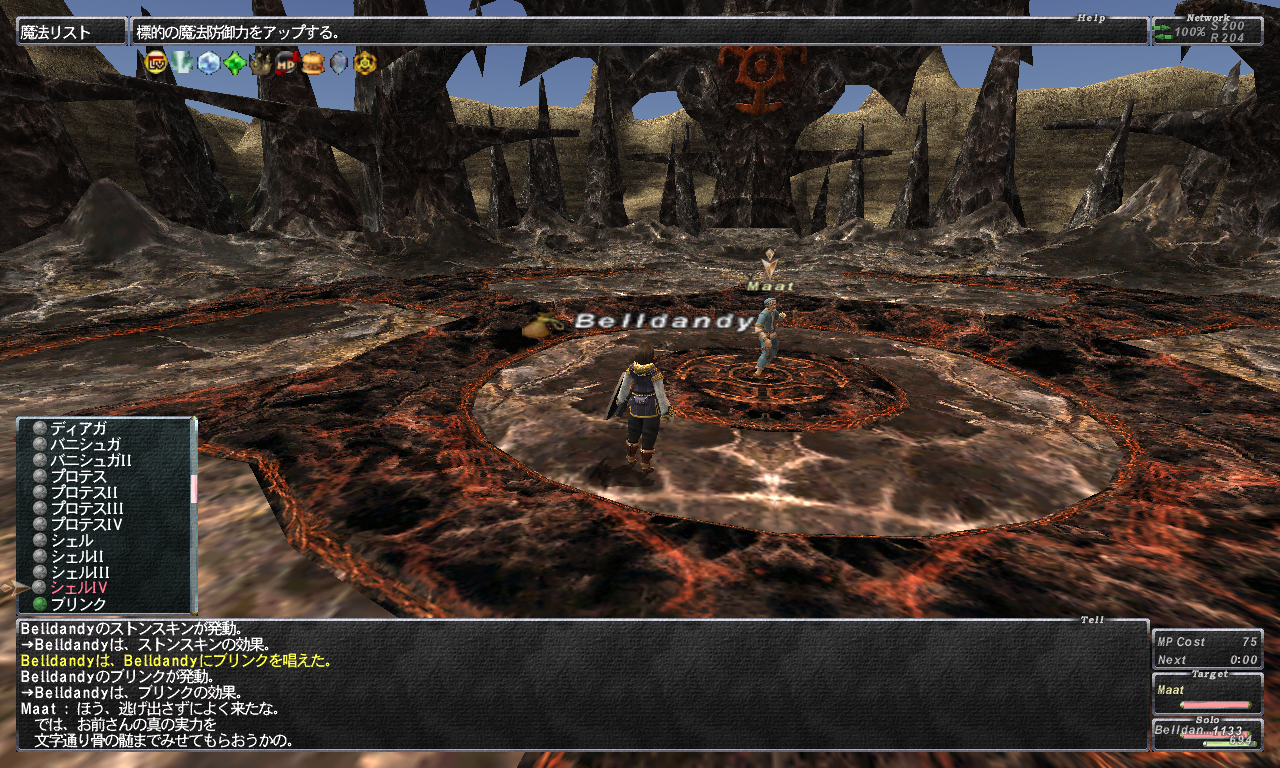Cast the highlighted シェルIV spell
Screen dimensions: 1280x768
pyautogui.click(x=79, y=588)
